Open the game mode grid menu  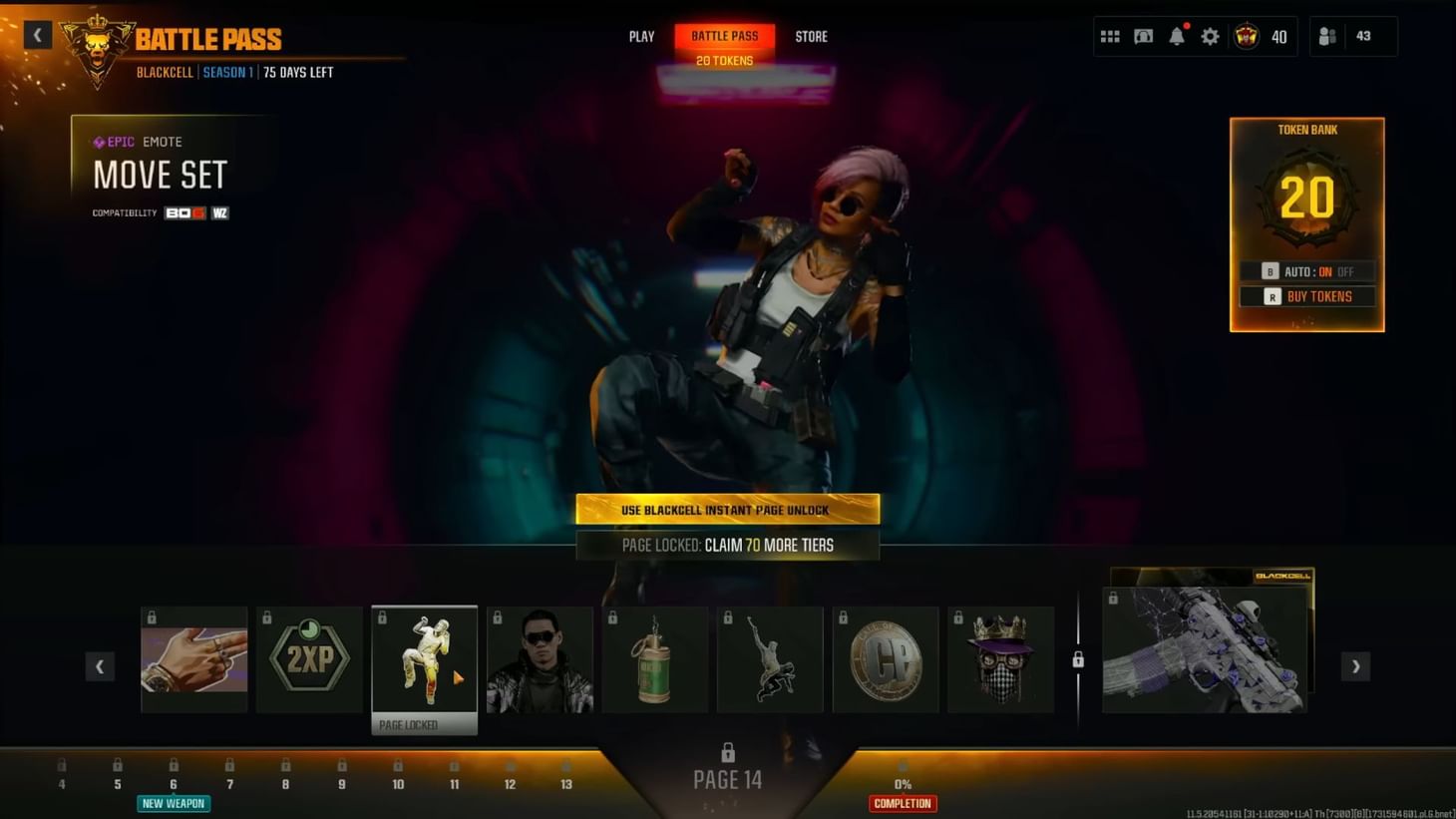point(1110,35)
